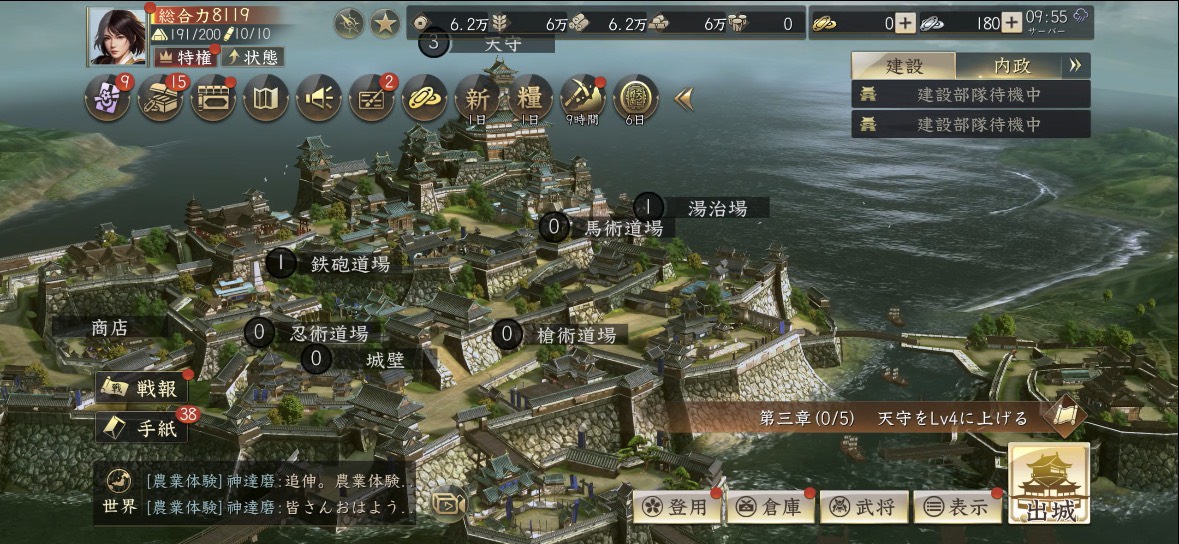Open the 手紙 mail inbox
The width and height of the screenshot is (1179, 544).
click(x=143, y=427)
